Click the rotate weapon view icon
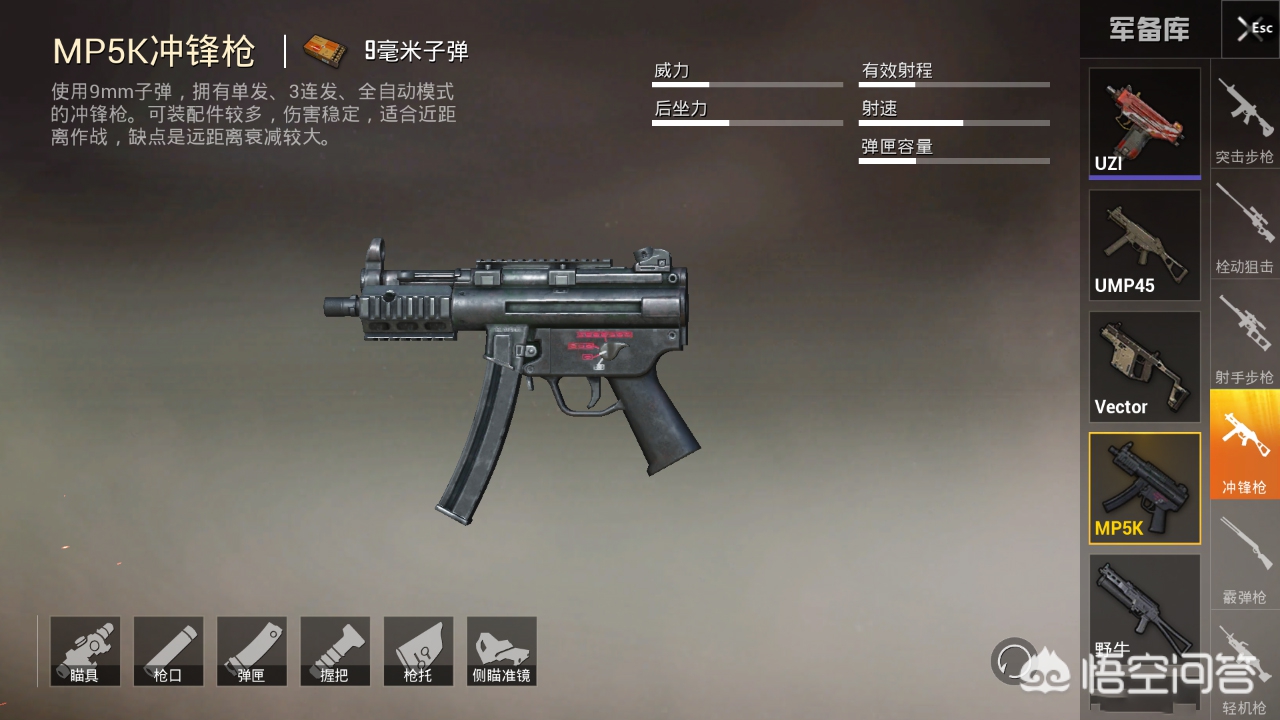 tap(1013, 660)
